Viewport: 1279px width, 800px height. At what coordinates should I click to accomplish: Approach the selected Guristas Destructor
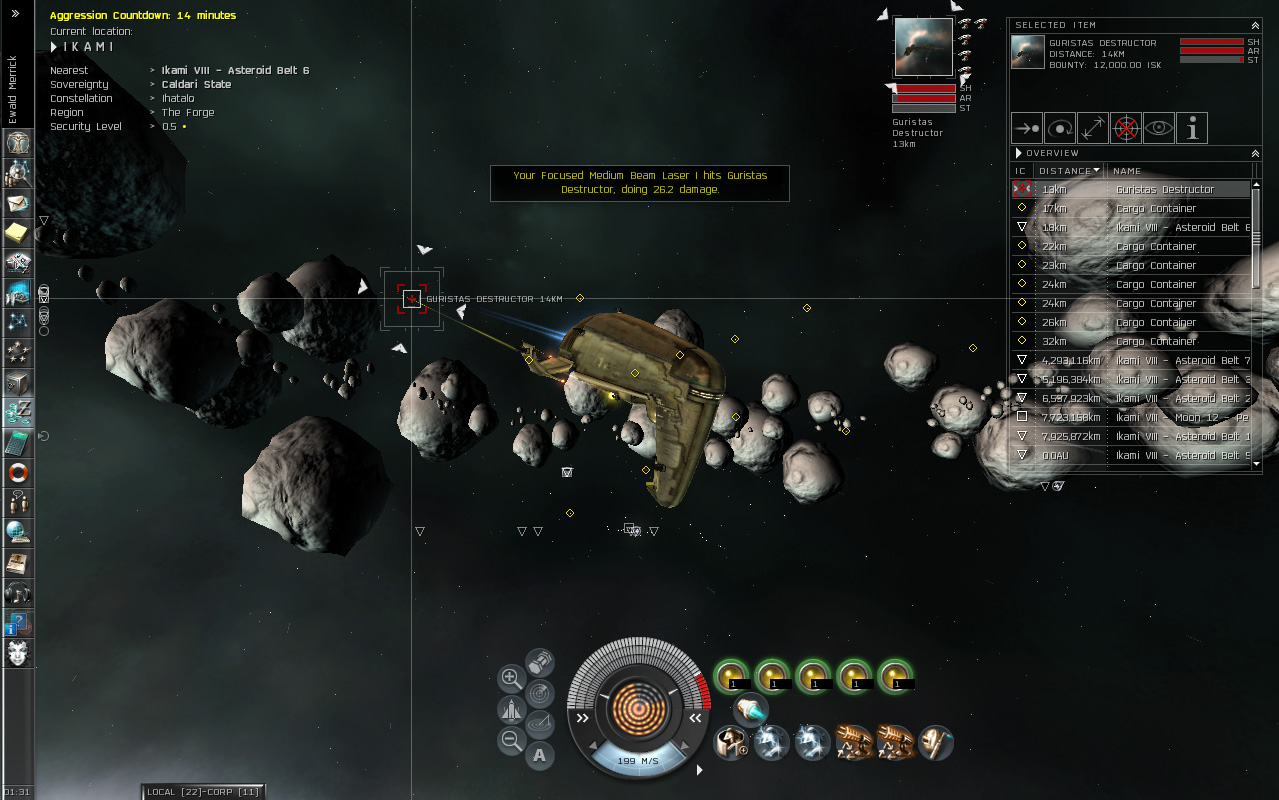point(1026,128)
